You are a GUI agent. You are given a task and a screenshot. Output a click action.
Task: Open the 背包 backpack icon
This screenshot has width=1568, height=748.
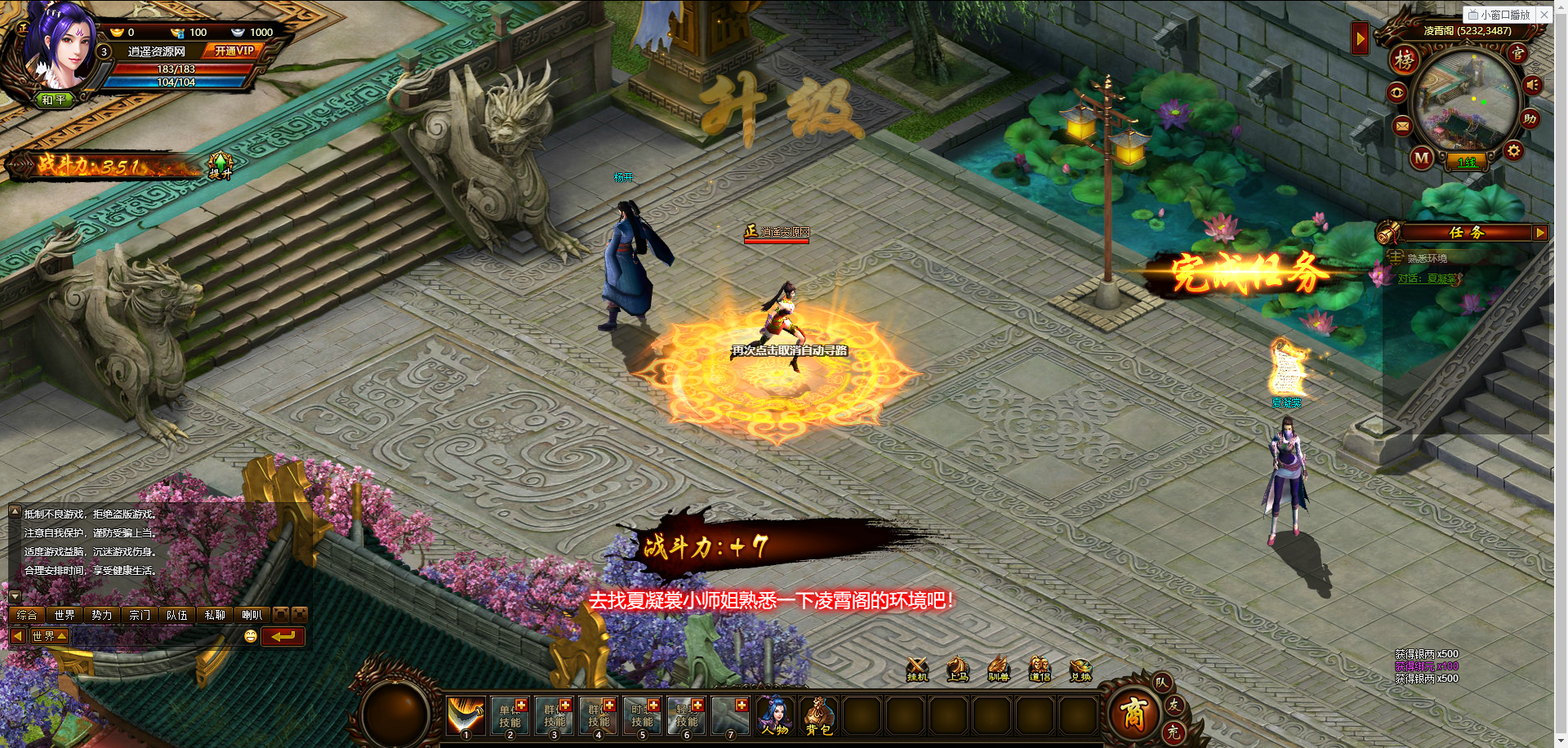pyautogui.click(x=817, y=715)
